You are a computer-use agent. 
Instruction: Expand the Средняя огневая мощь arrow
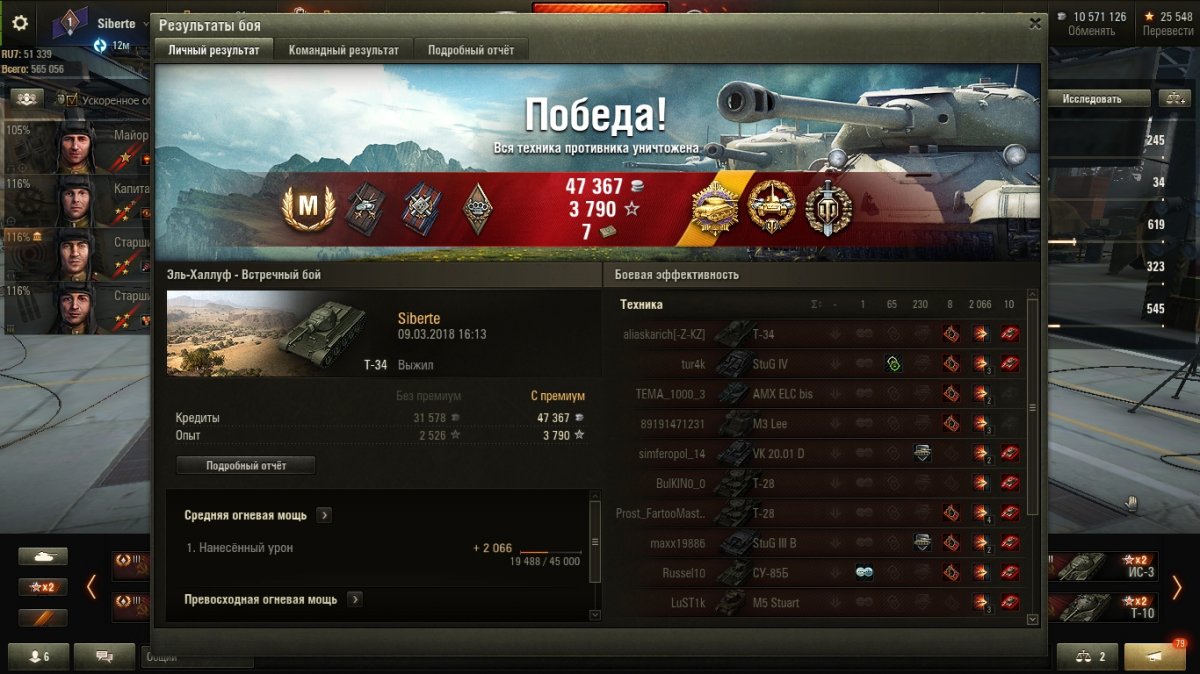point(324,515)
